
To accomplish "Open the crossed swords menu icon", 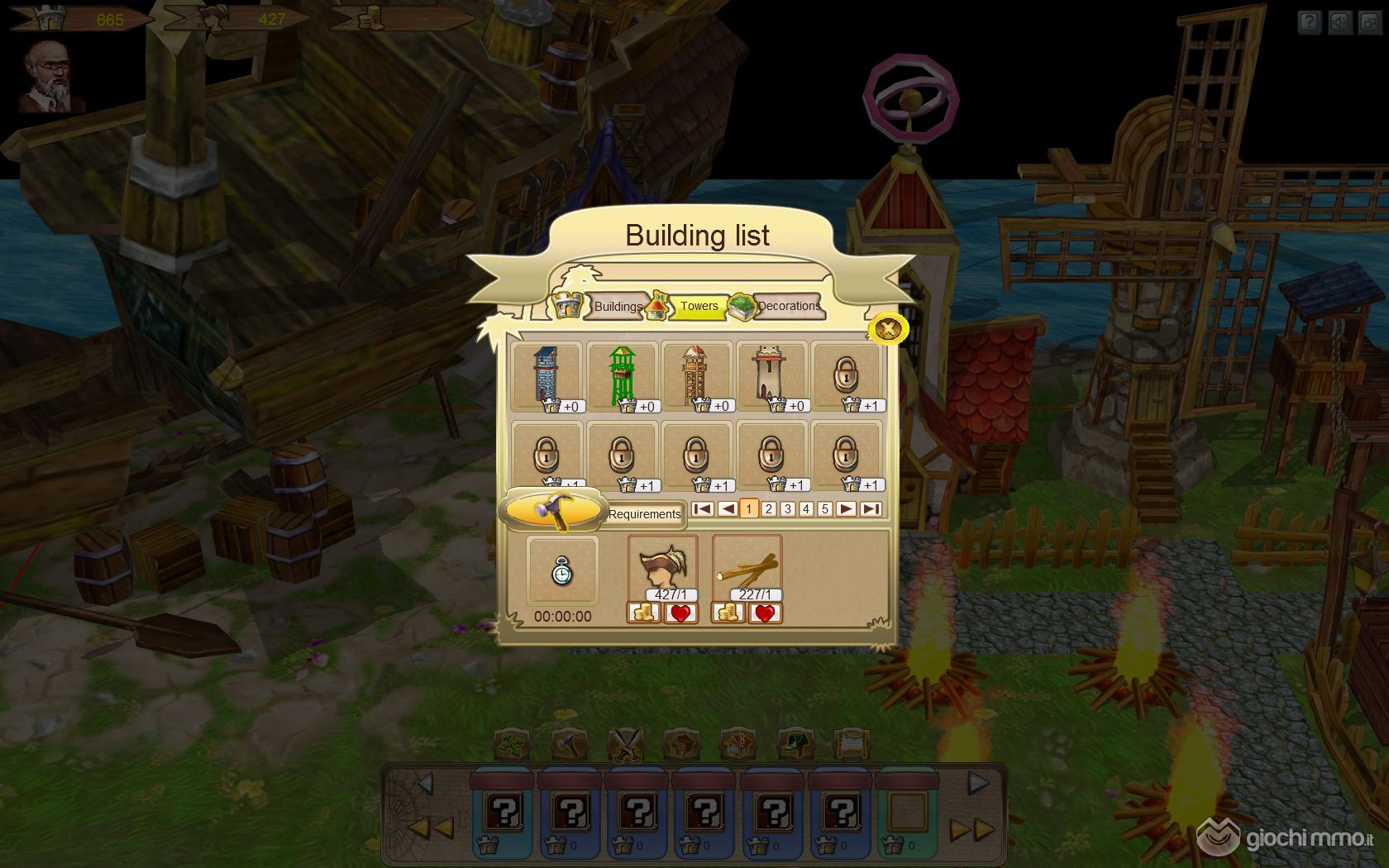I will 625,745.
